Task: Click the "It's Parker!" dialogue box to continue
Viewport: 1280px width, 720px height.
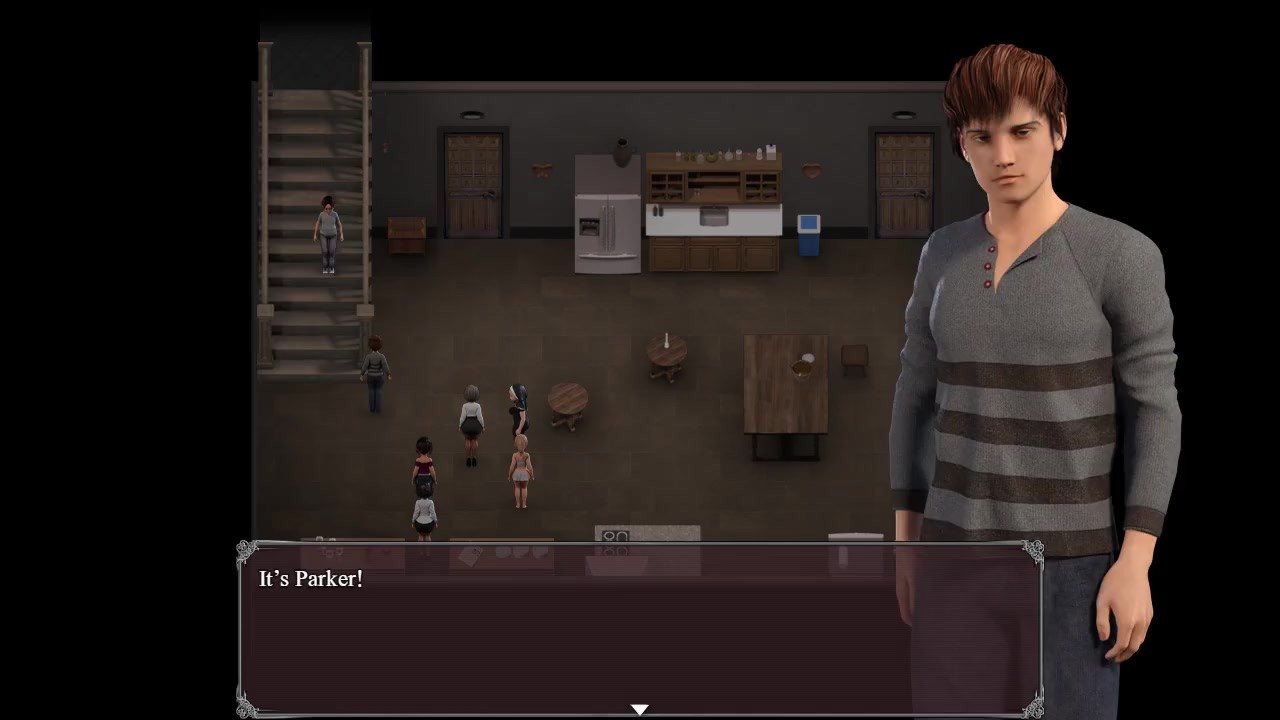Action: coord(640,630)
